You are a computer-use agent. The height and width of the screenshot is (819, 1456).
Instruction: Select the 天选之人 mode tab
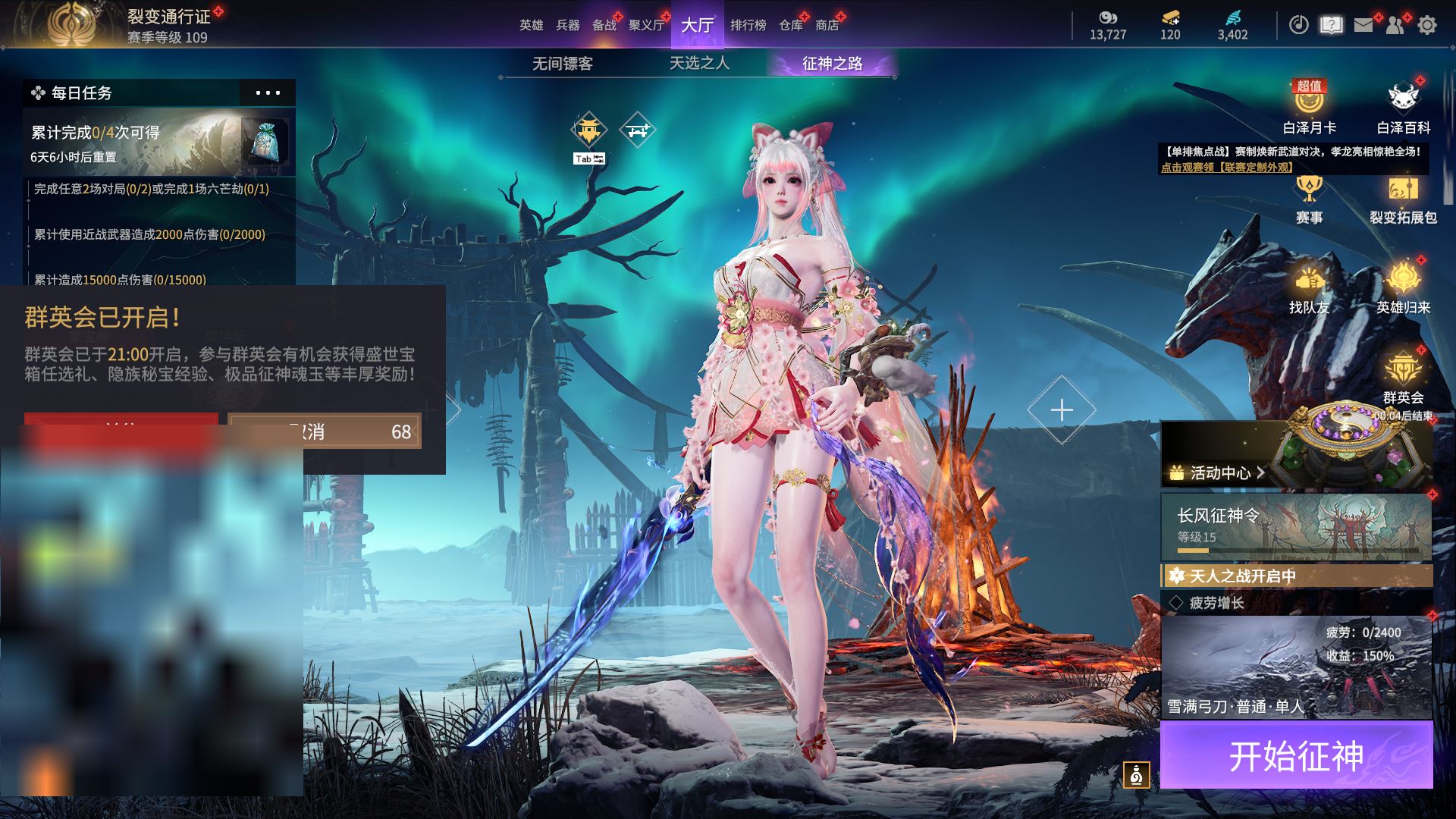point(699,64)
